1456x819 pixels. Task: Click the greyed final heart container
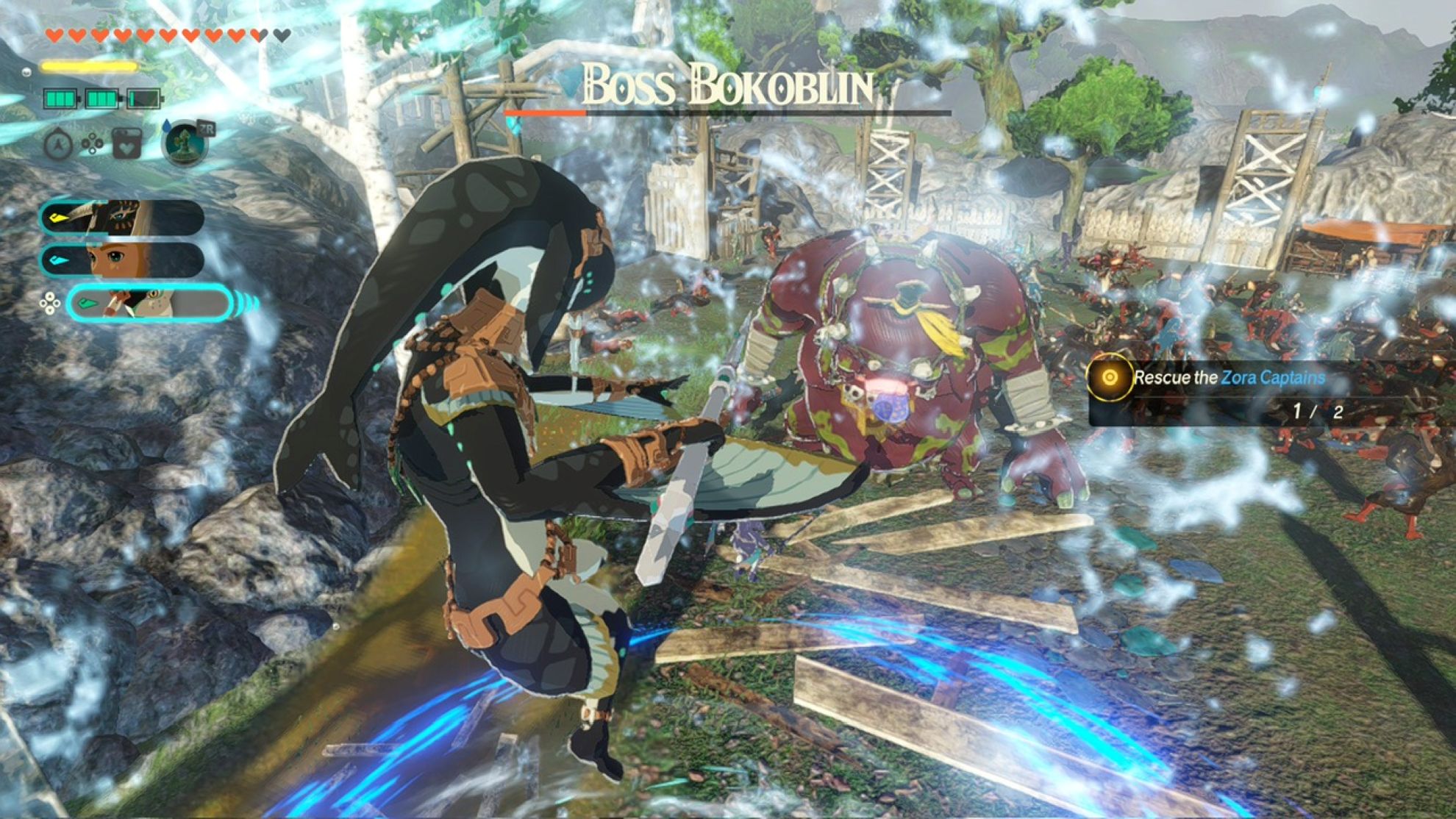click(x=281, y=35)
